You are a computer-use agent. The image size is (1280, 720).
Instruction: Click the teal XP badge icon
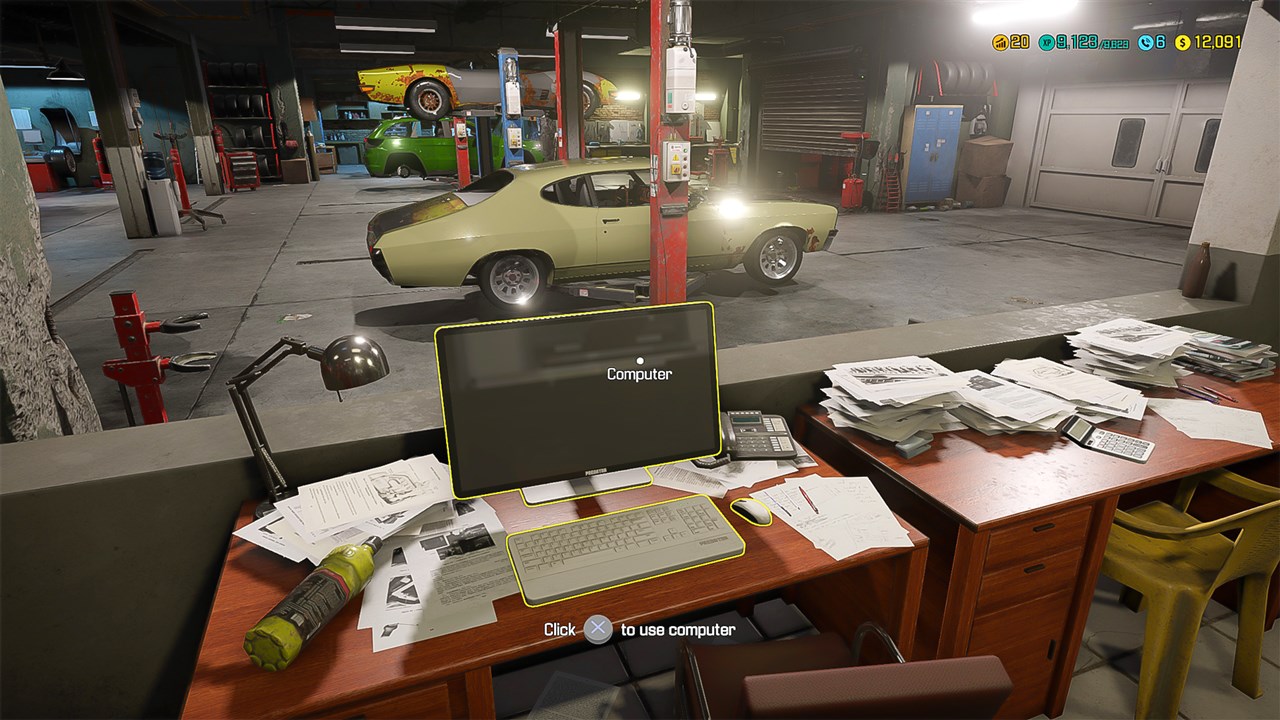click(x=1047, y=43)
